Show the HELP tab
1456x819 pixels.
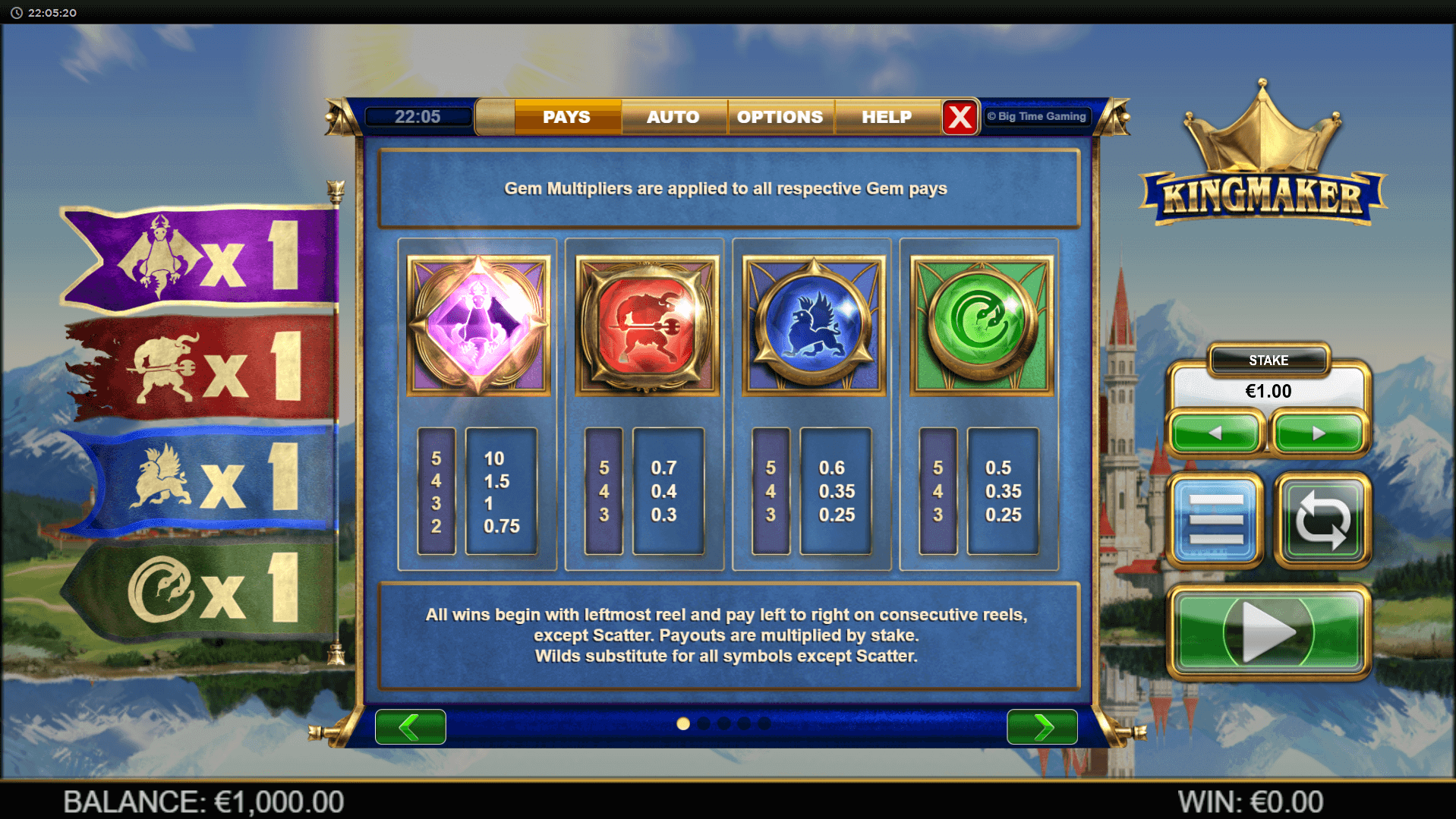click(x=887, y=117)
